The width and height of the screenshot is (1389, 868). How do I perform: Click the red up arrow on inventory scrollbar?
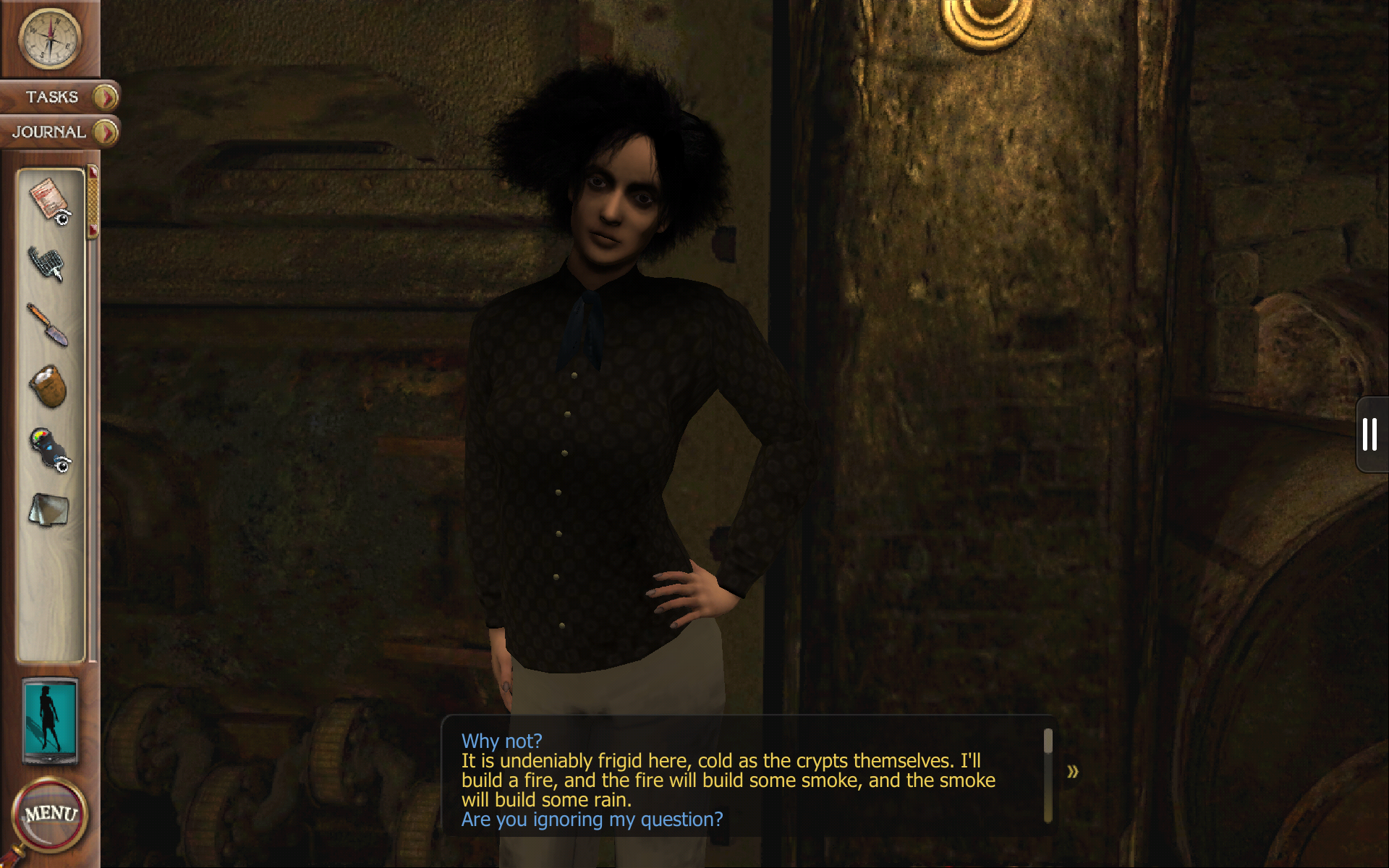click(93, 172)
